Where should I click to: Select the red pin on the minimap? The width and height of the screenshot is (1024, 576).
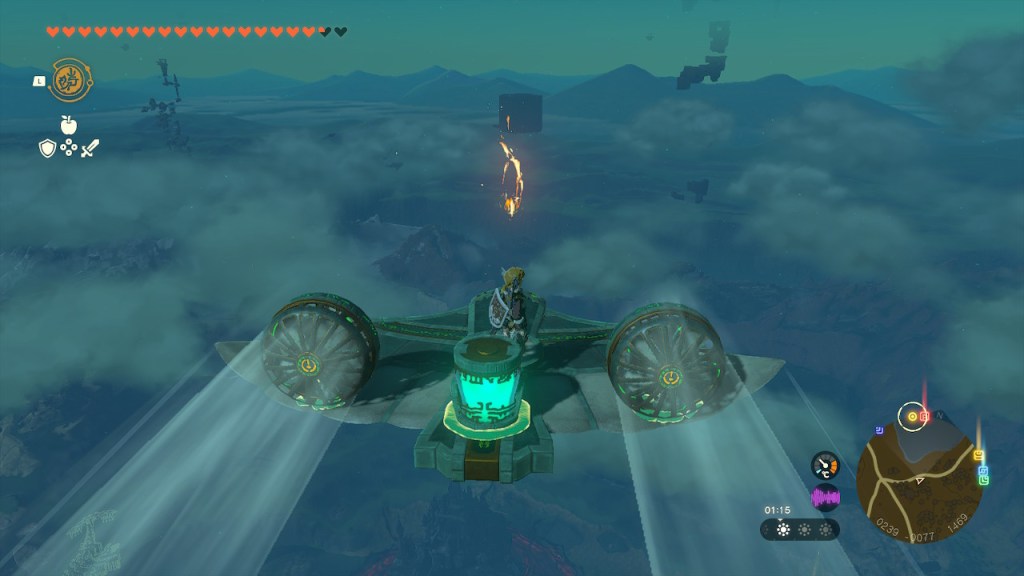coord(925,415)
